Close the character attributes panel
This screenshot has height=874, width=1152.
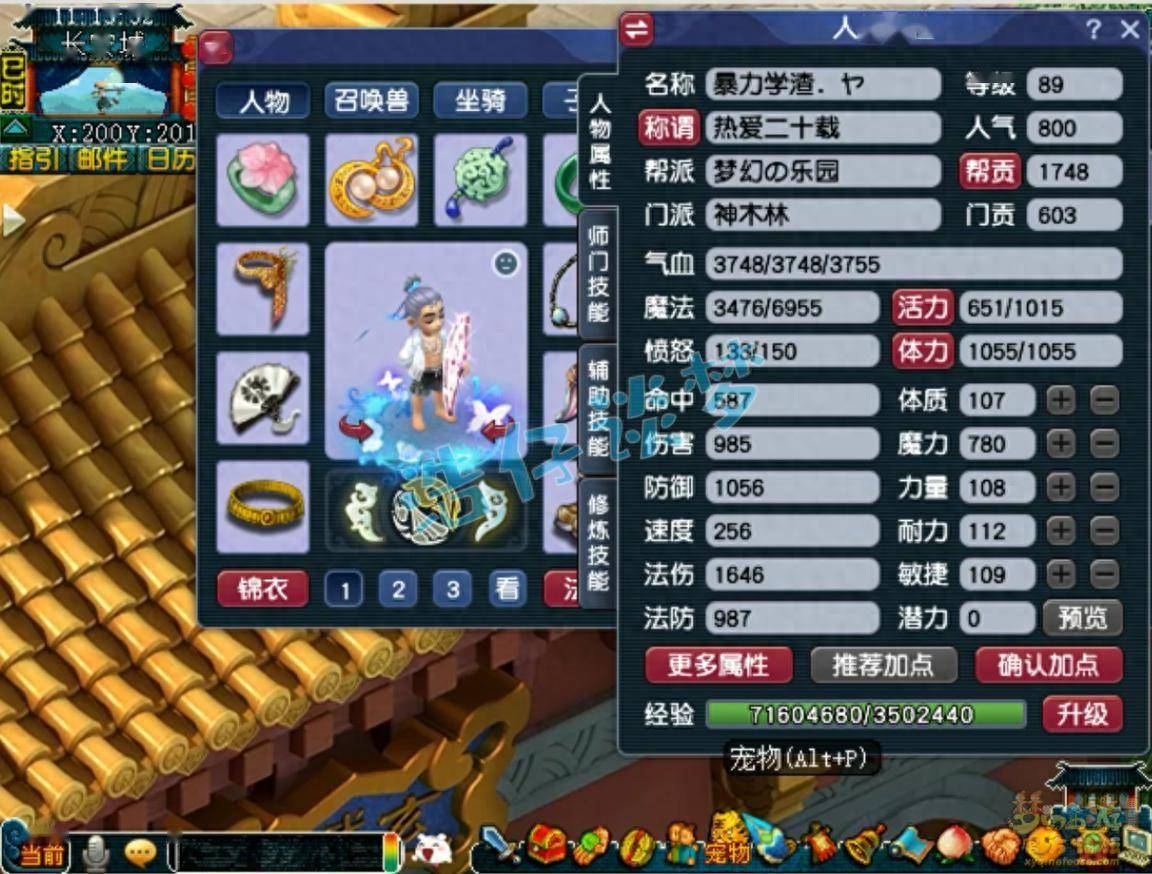(x=1130, y=30)
